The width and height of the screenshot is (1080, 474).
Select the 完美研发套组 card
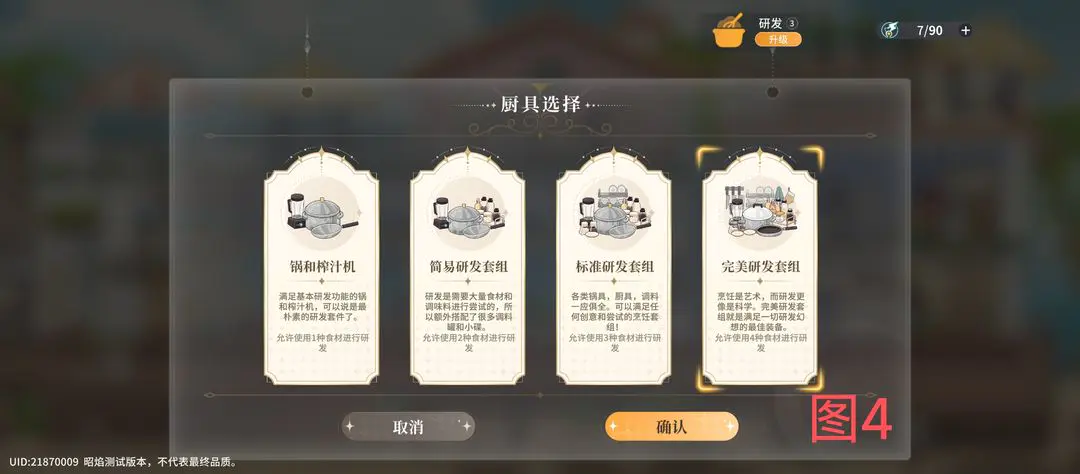pos(759,267)
